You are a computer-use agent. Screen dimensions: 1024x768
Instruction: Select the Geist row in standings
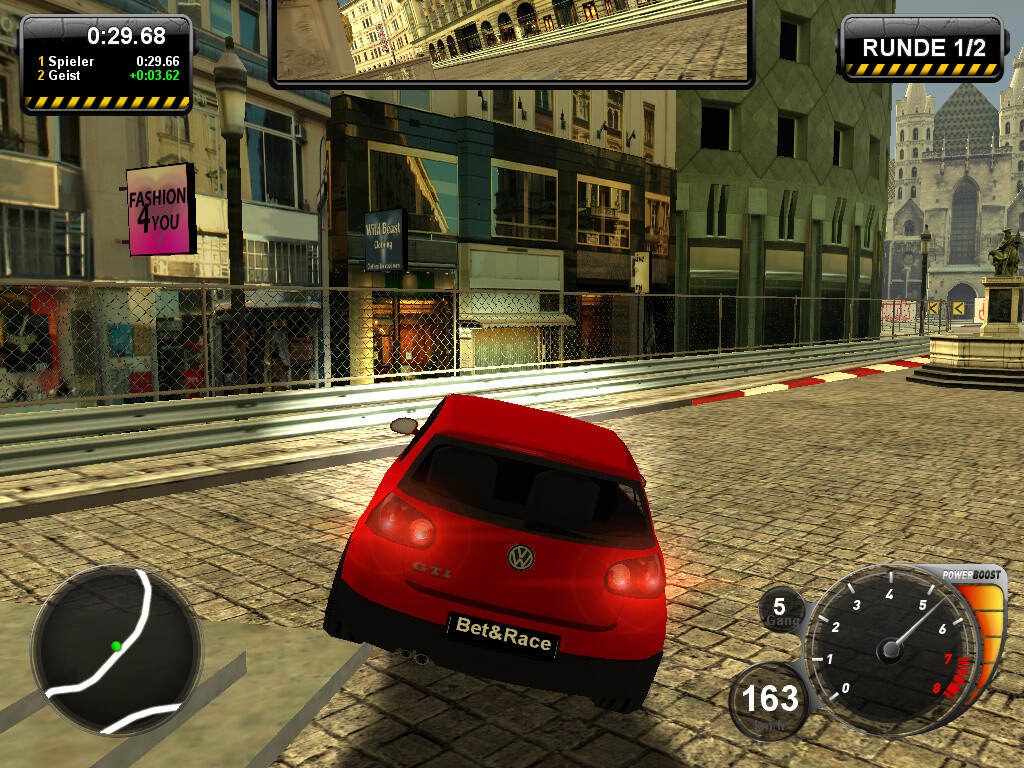tap(108, 75)
